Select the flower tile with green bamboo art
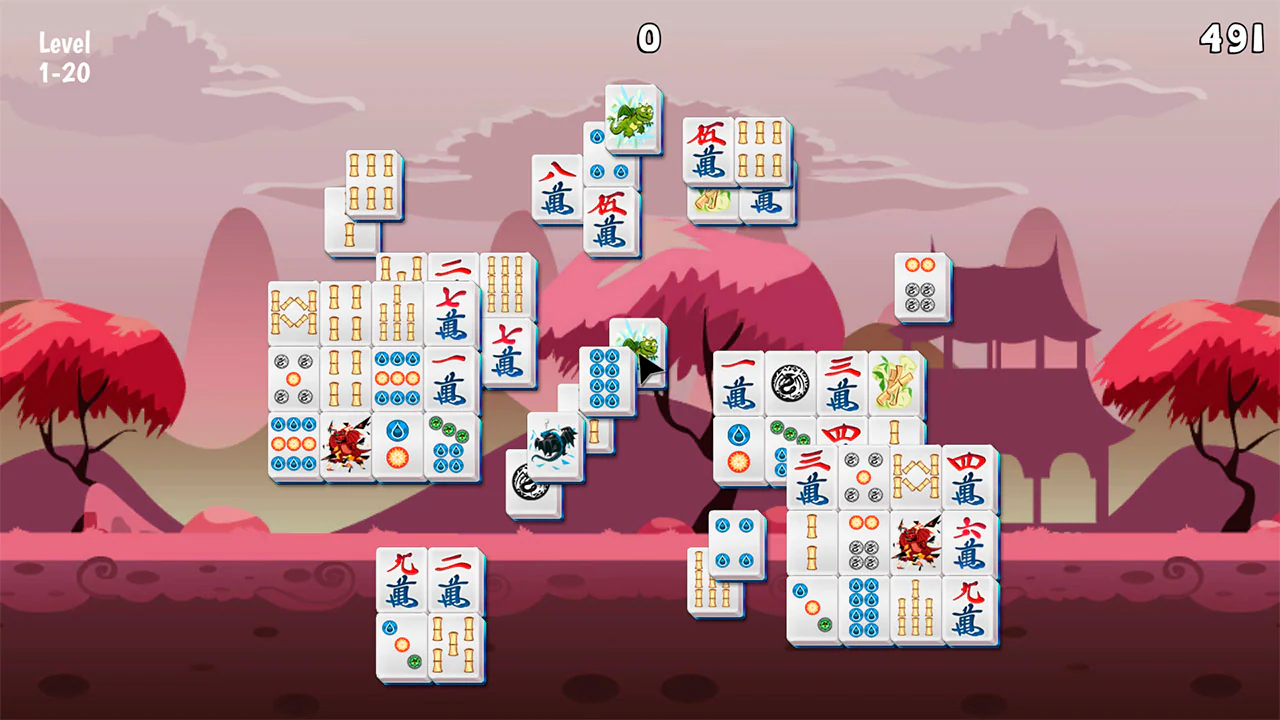The height and width of the screenshot is (720, 1280). coord(896,382)
